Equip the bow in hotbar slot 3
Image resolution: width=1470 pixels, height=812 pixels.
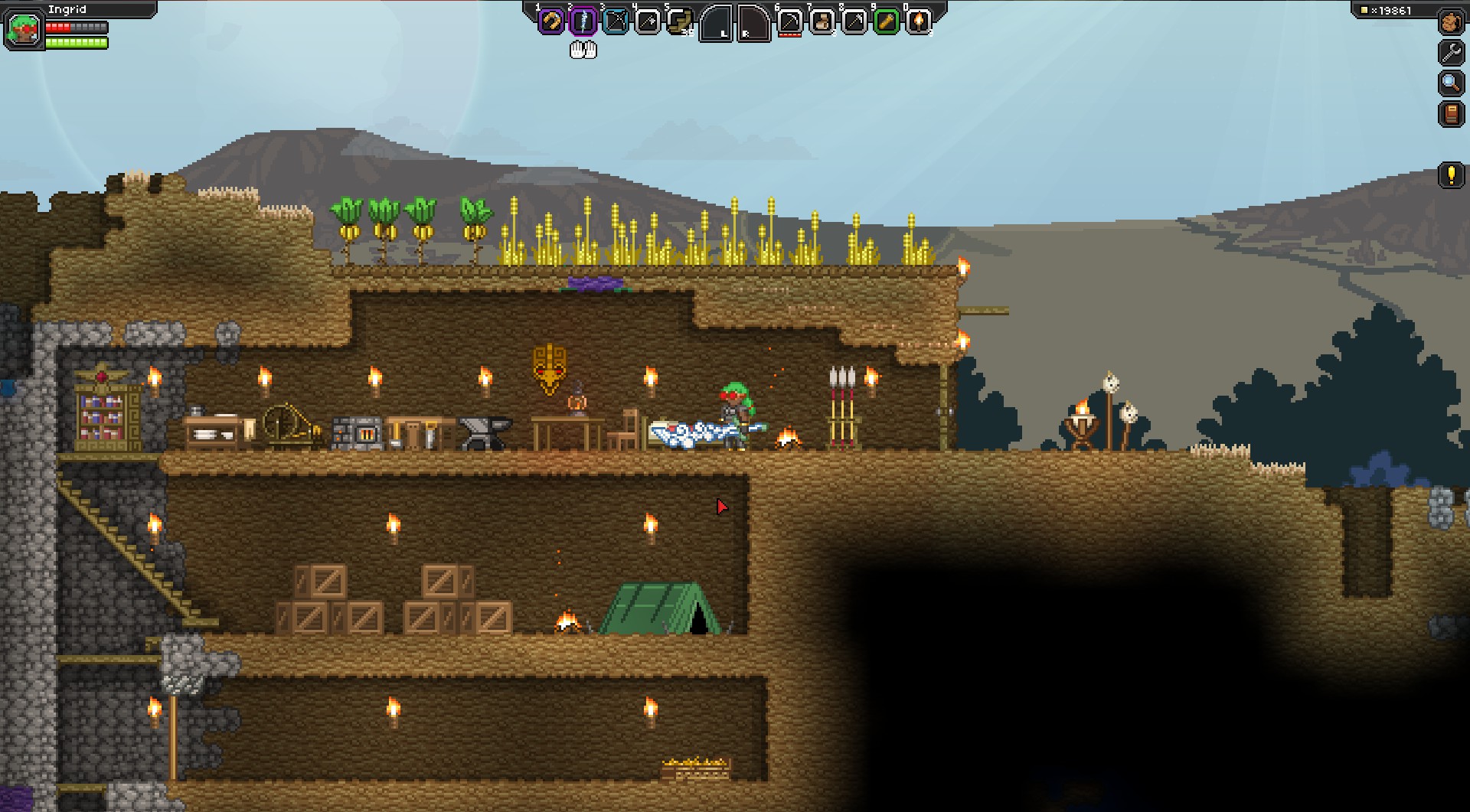point(616,21)
